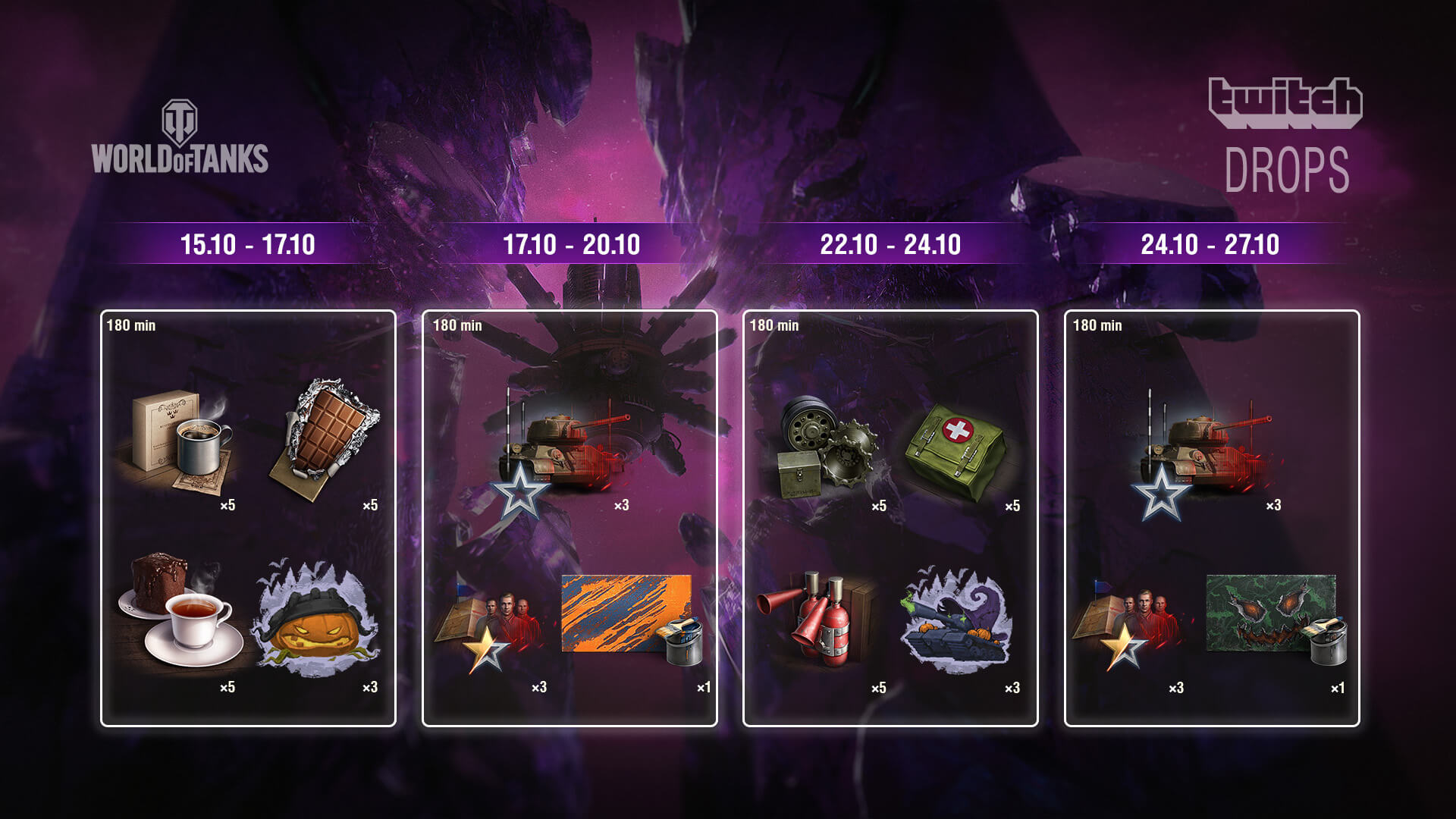
Task: Switch to the 22.10 - 24.10 date header
Action: click(x=890, y=244)
